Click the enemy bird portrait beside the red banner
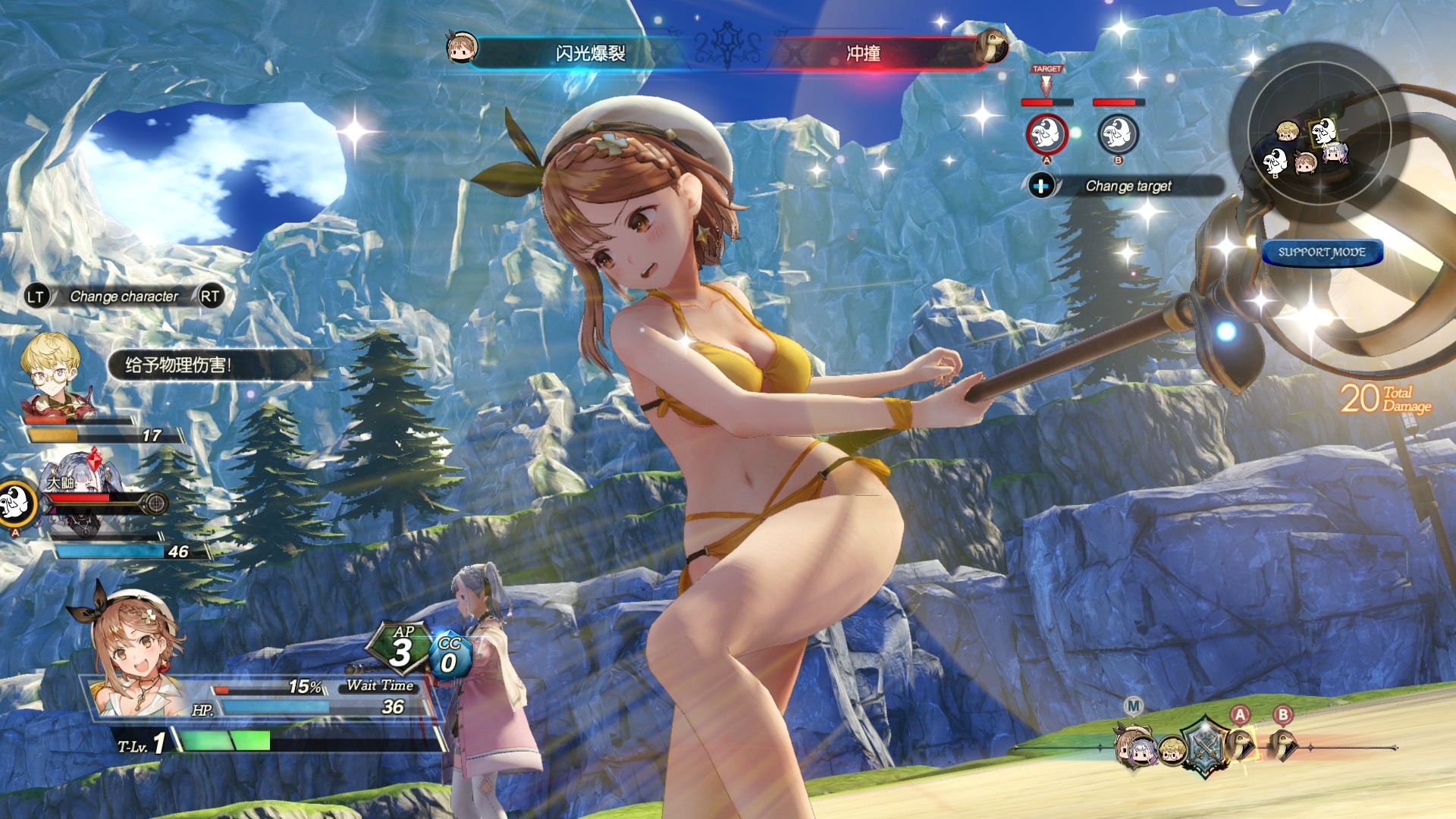 click(x=991, y=47)
